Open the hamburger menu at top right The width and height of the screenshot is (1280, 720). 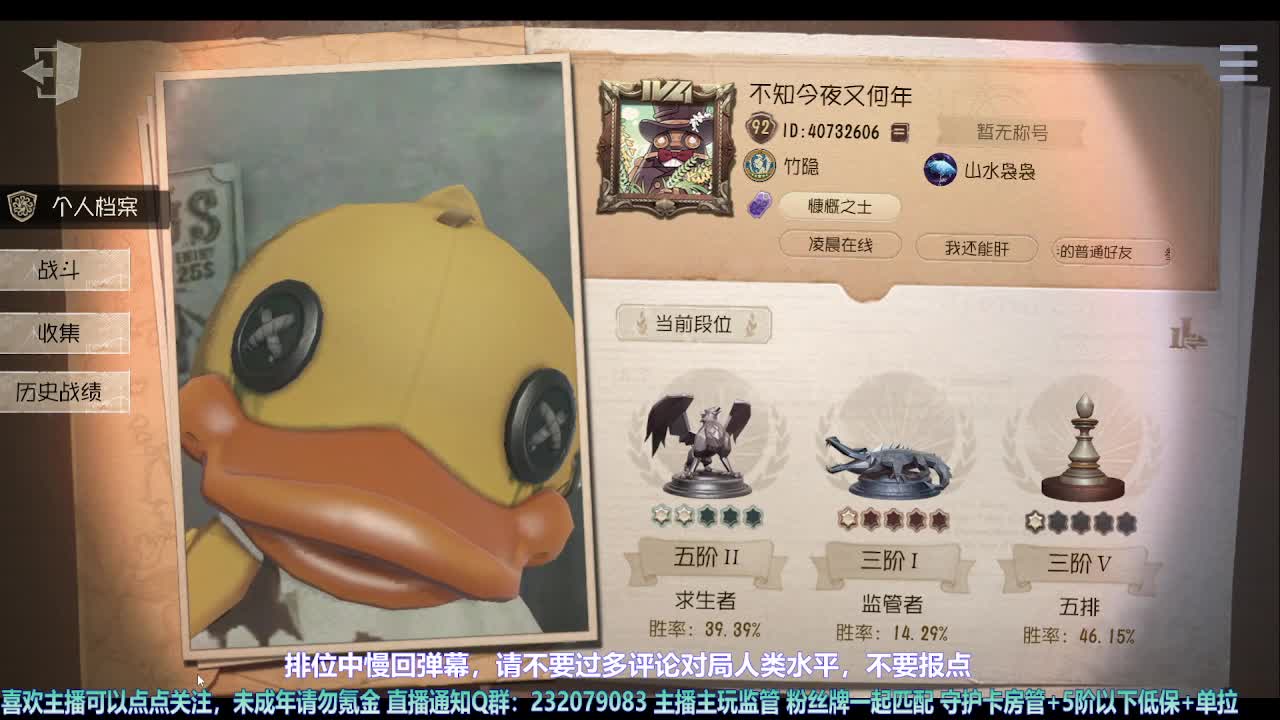pos(1237,62)
